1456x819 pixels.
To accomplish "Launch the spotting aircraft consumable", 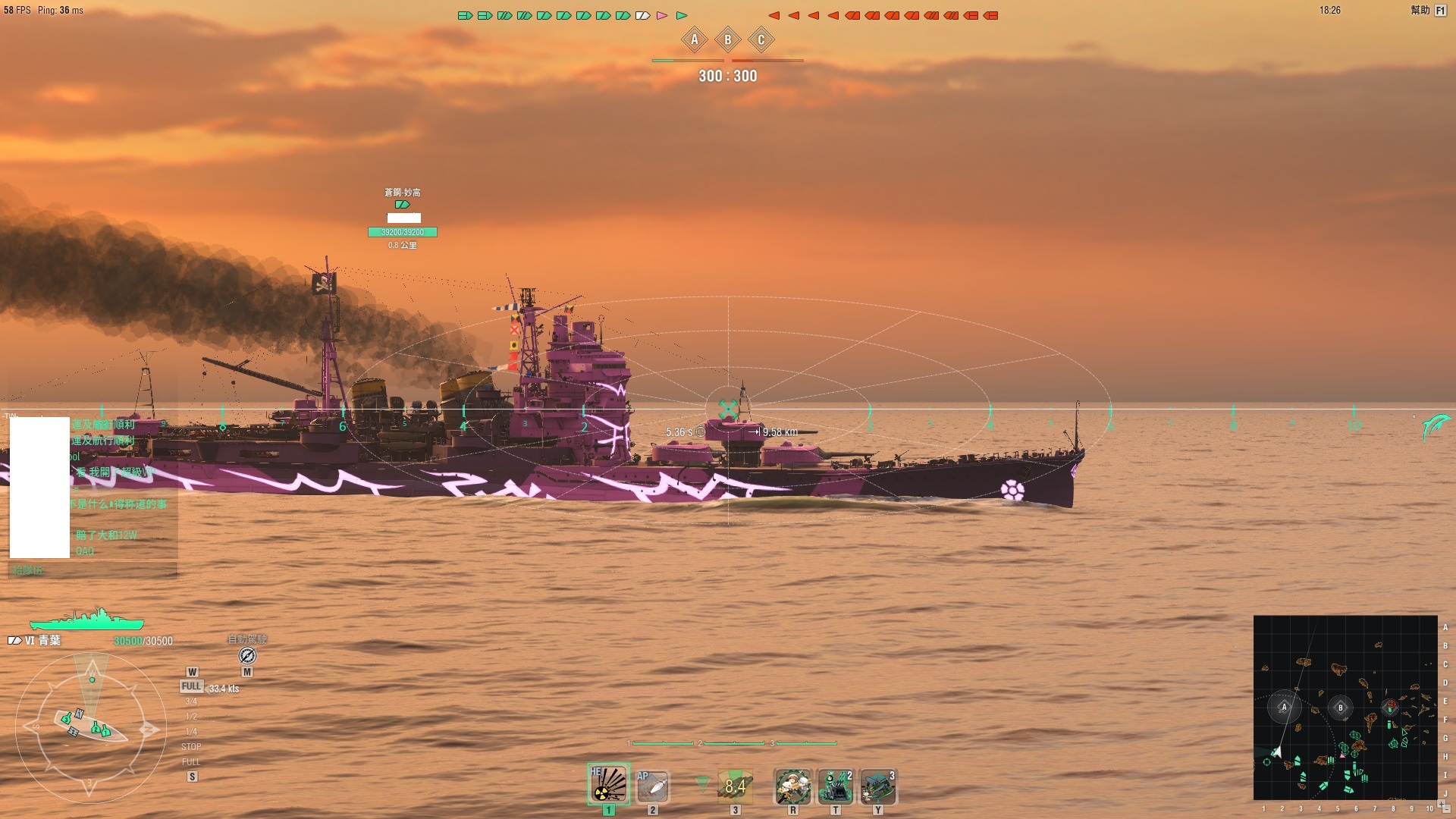I will click(x=878, y=786).
